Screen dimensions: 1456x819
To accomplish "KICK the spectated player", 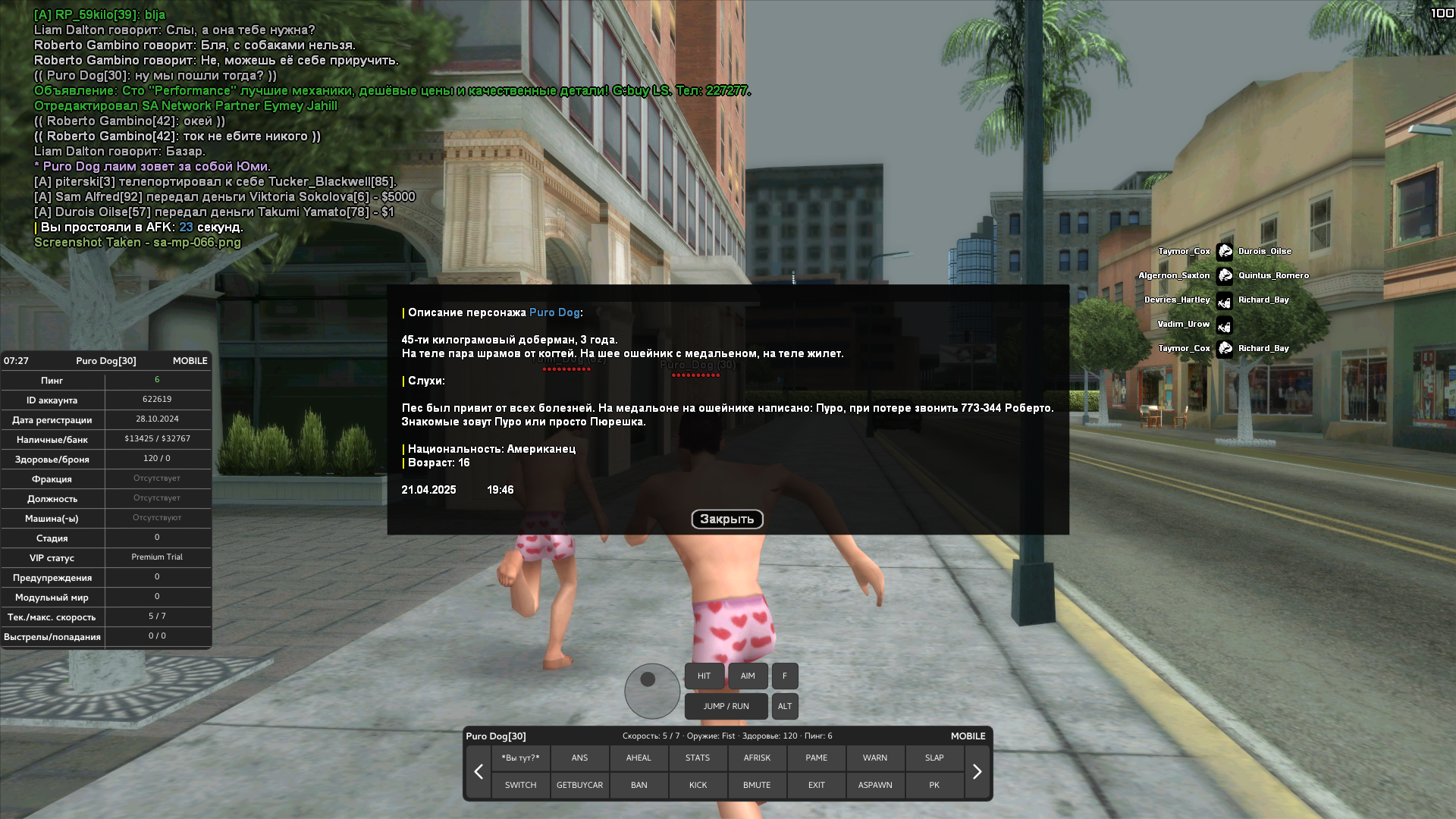I will 698,785.
